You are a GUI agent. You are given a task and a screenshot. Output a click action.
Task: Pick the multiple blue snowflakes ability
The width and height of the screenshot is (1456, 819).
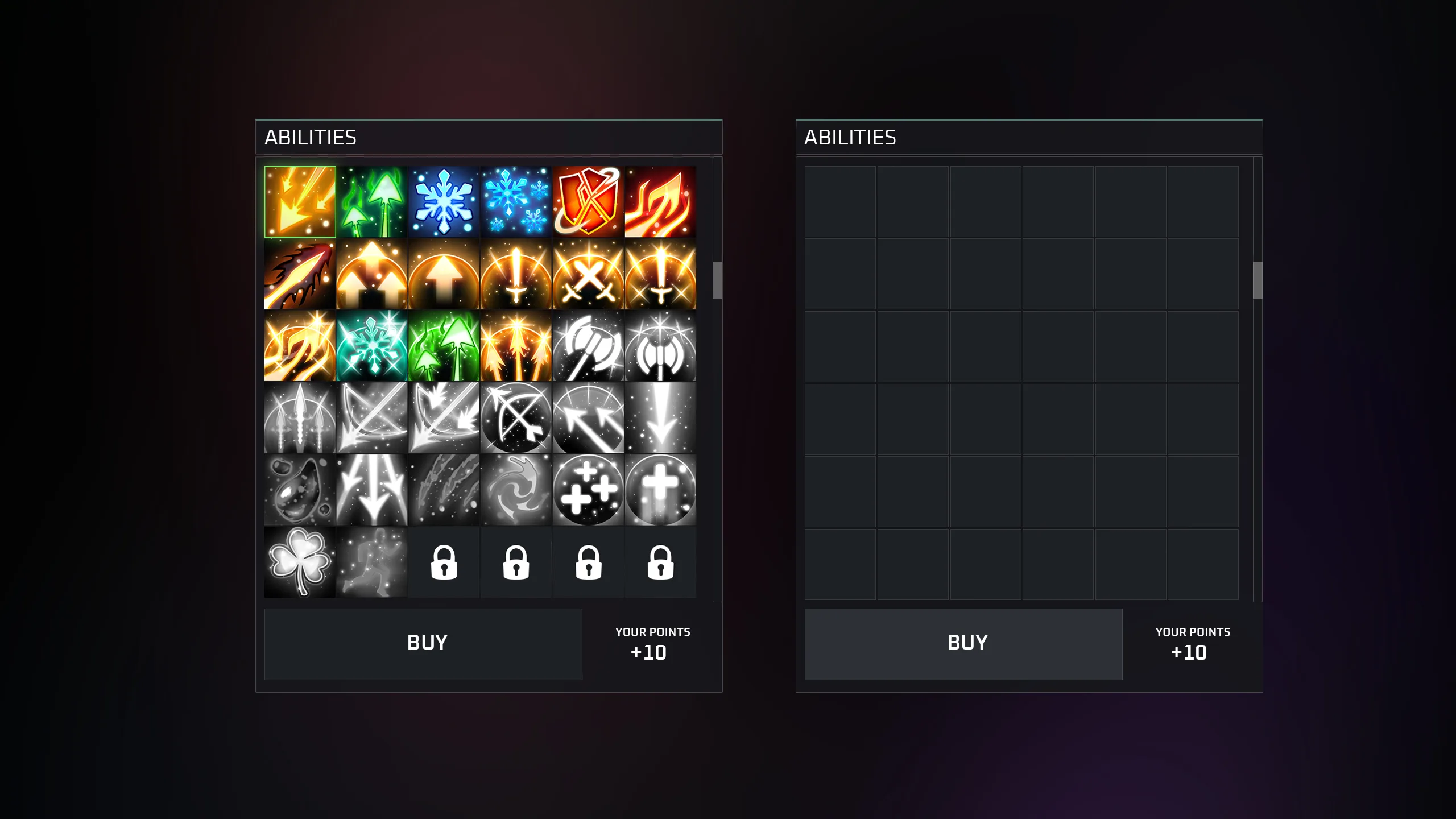[x=516, y=202]
